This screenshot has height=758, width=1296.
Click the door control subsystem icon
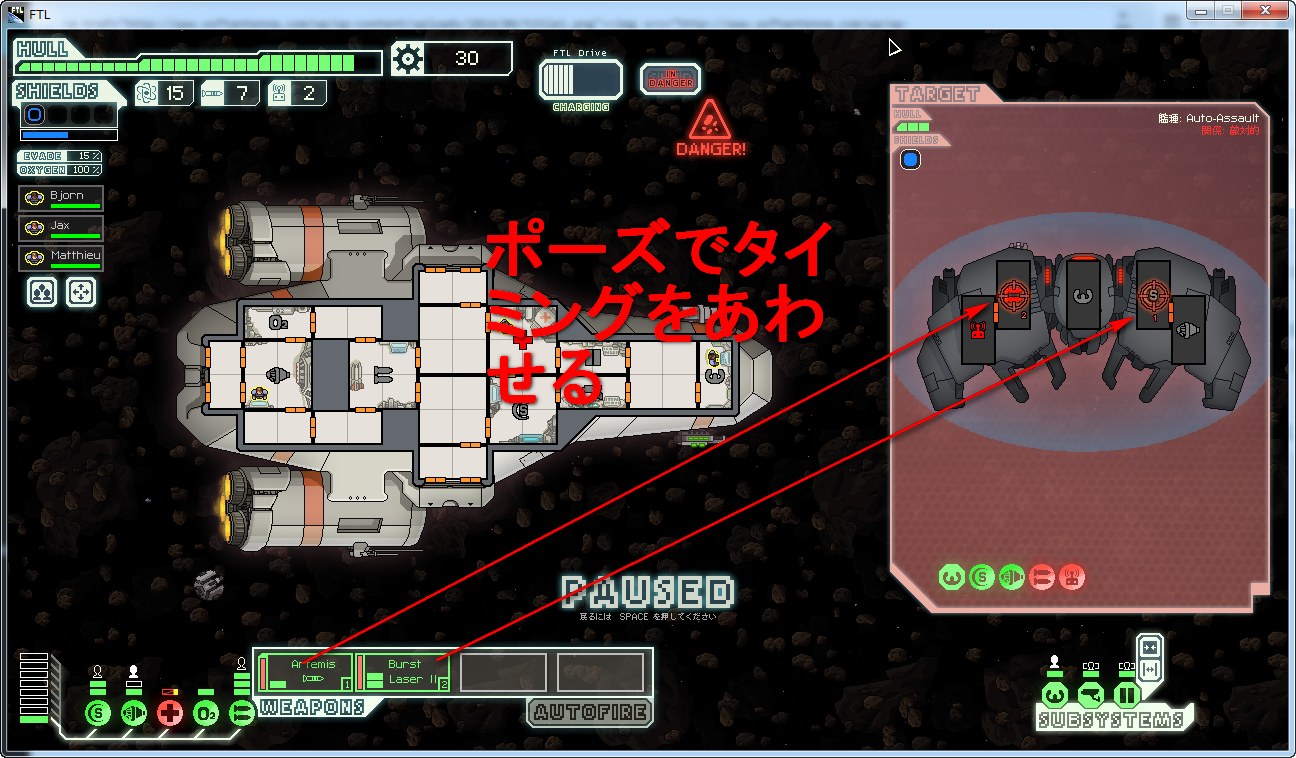[x=1127, y=694]
